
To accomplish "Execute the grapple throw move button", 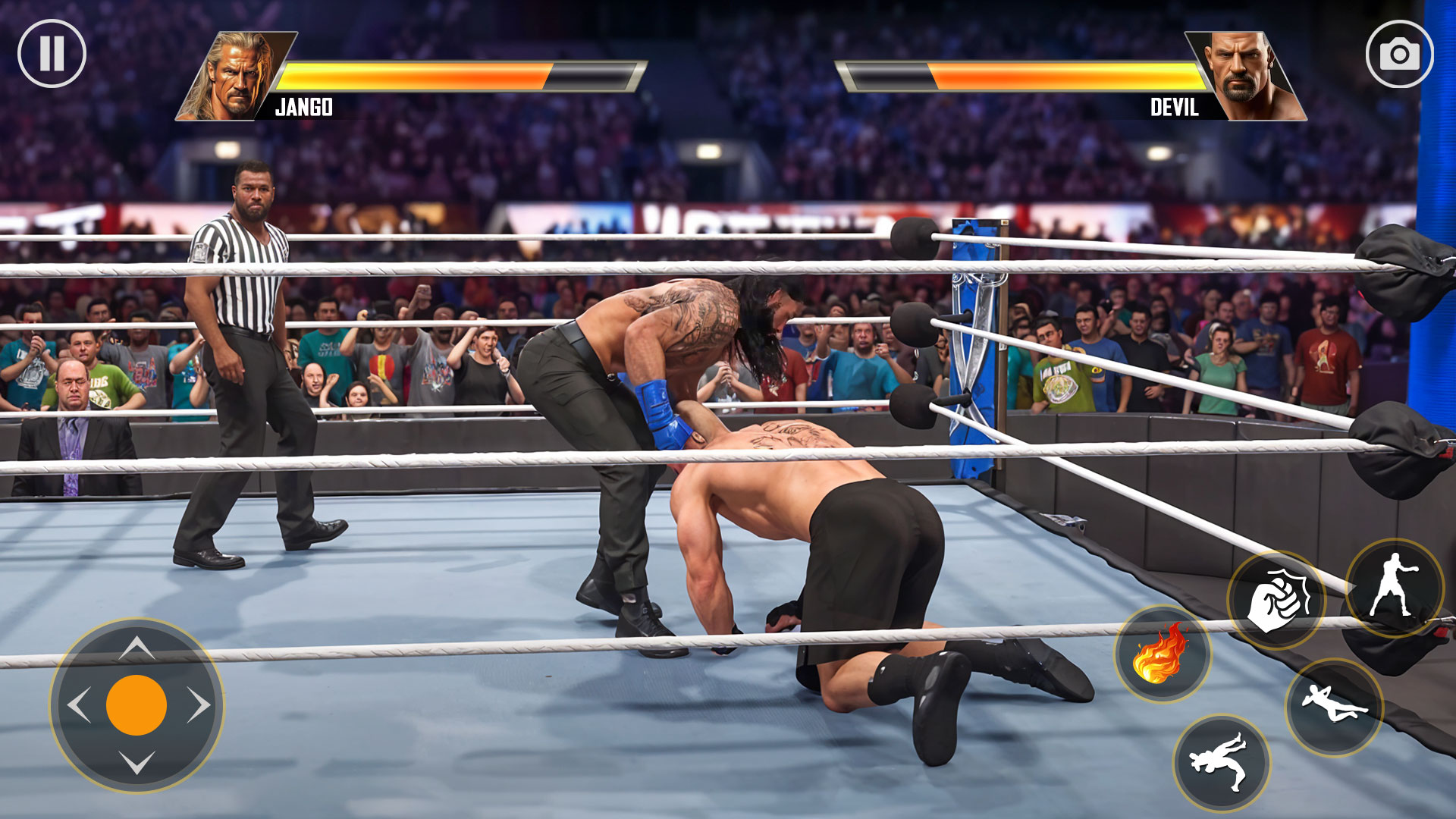I will coord(1221,762).
